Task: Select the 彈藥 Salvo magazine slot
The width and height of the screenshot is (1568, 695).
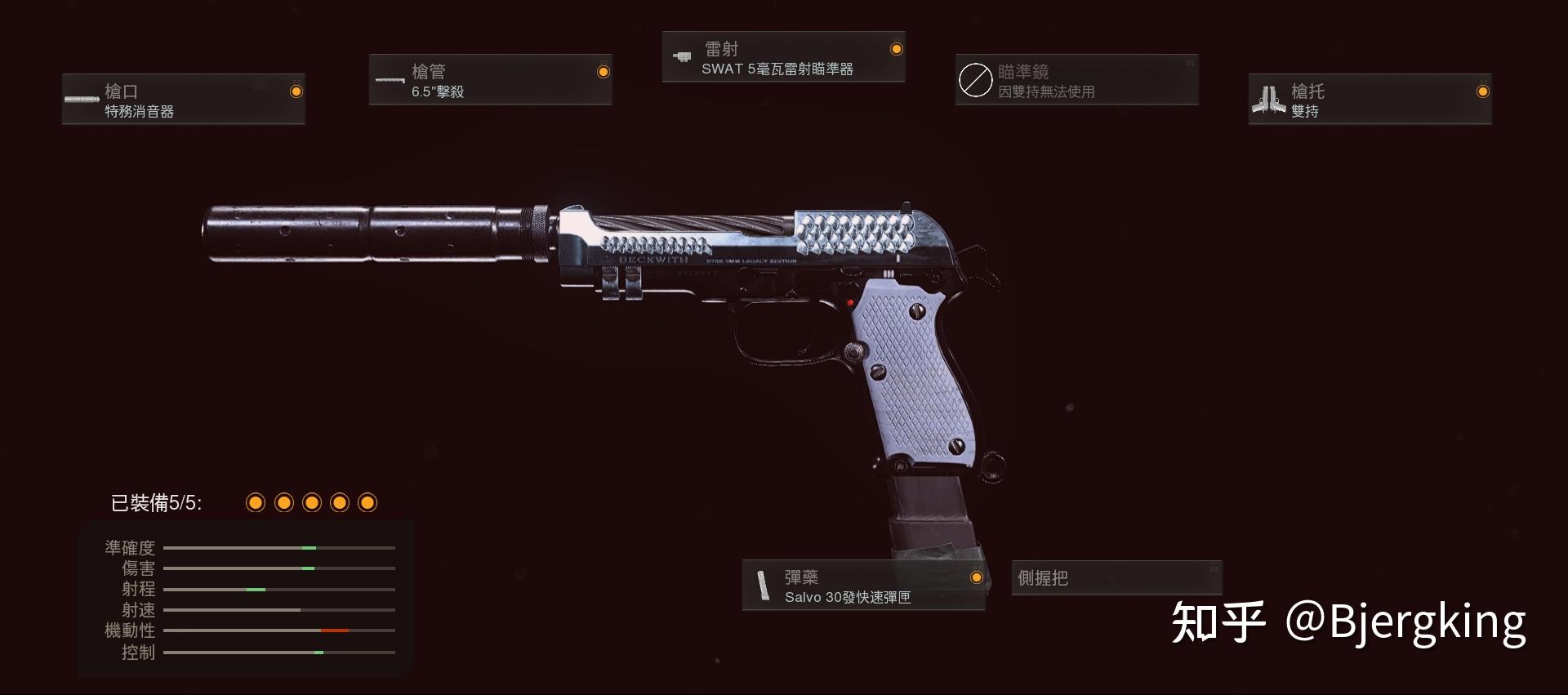Action: tap(863, 586)
